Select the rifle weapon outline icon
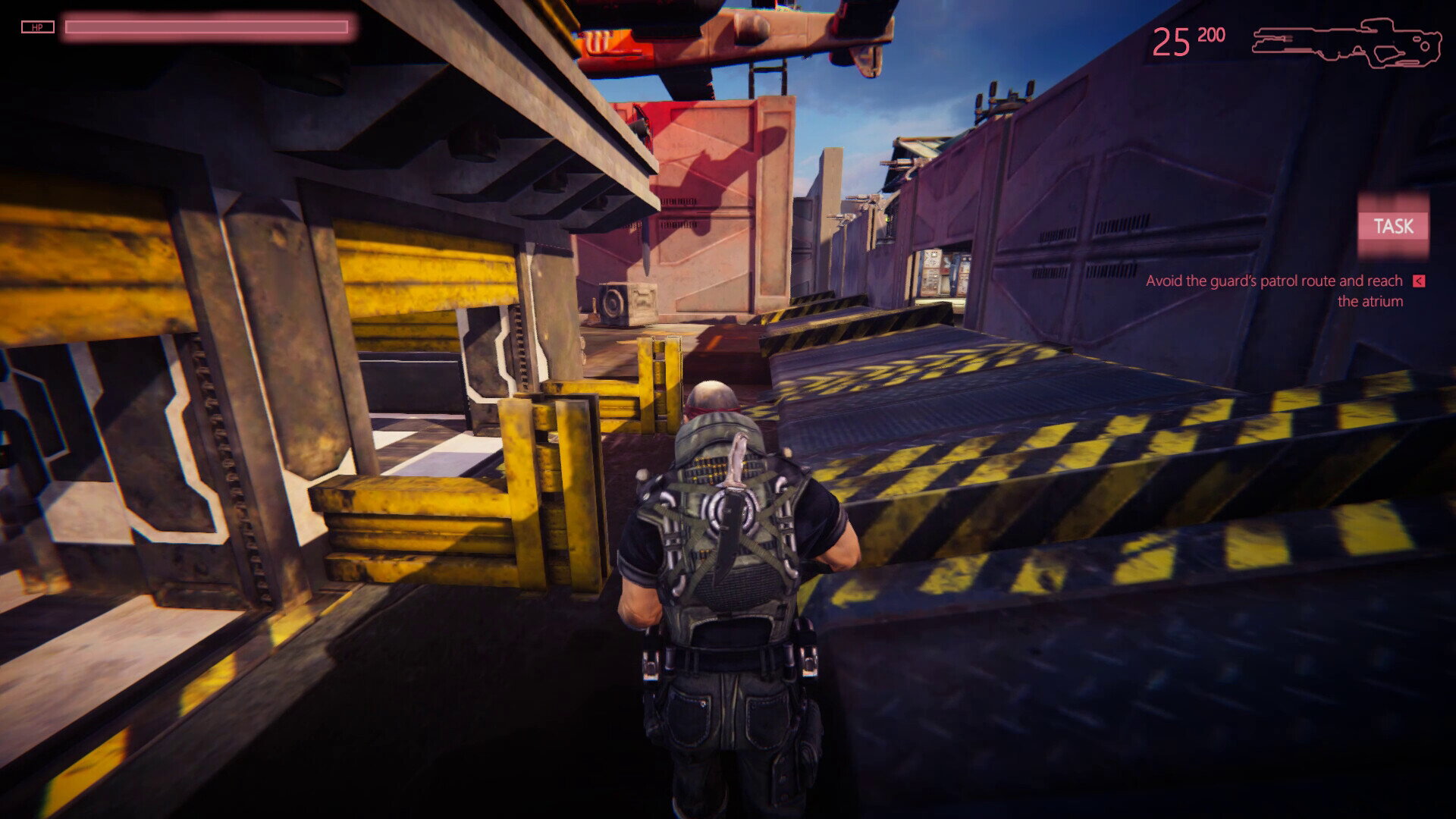Viewport: 1456px width, 819px height. [x=1346, y=43]
